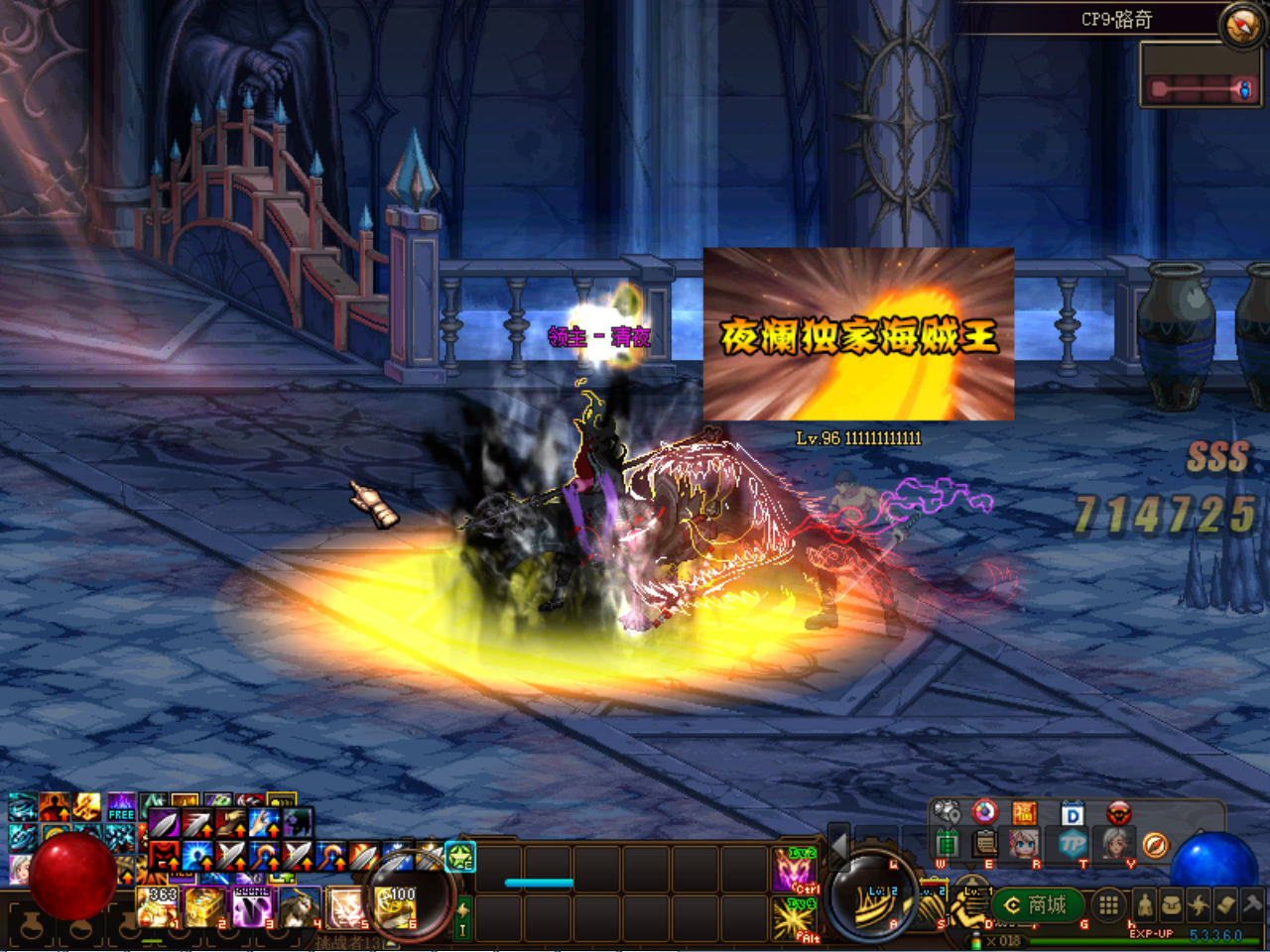1270x952 pixels.
Task: Collapse the quick menu with the left arrow
Action: tap(838, 846)
